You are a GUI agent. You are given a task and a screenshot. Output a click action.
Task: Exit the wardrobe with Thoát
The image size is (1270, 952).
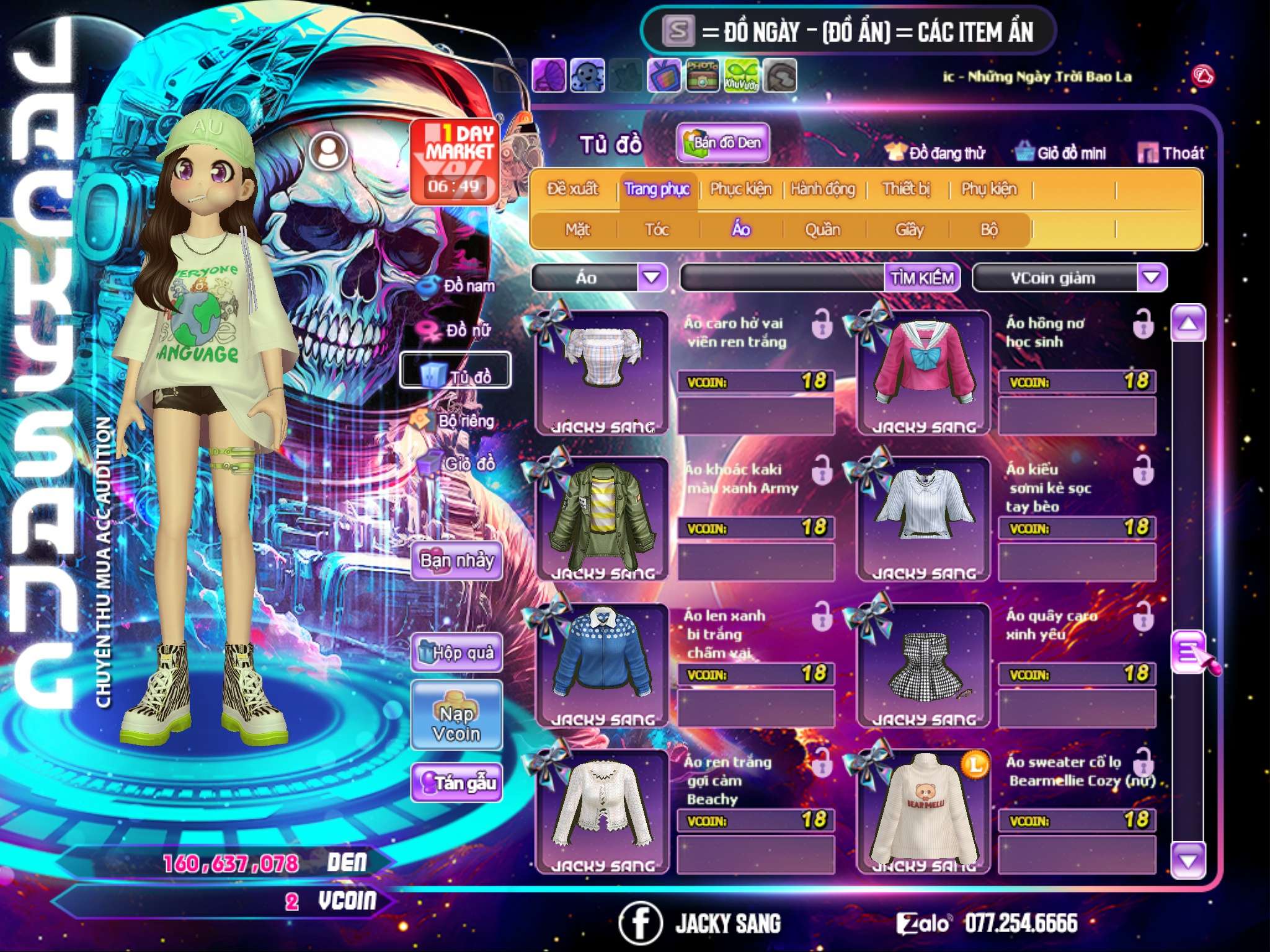pyautogui.click(x=1171, y=153)
